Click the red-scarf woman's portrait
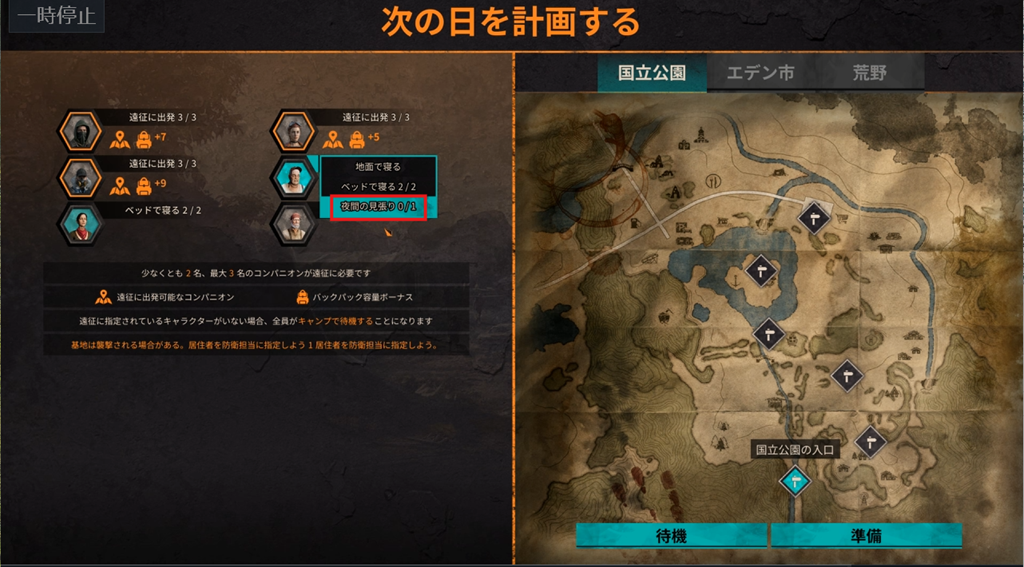The width and height of the screenshot is (1024, 567). point(79,223)
